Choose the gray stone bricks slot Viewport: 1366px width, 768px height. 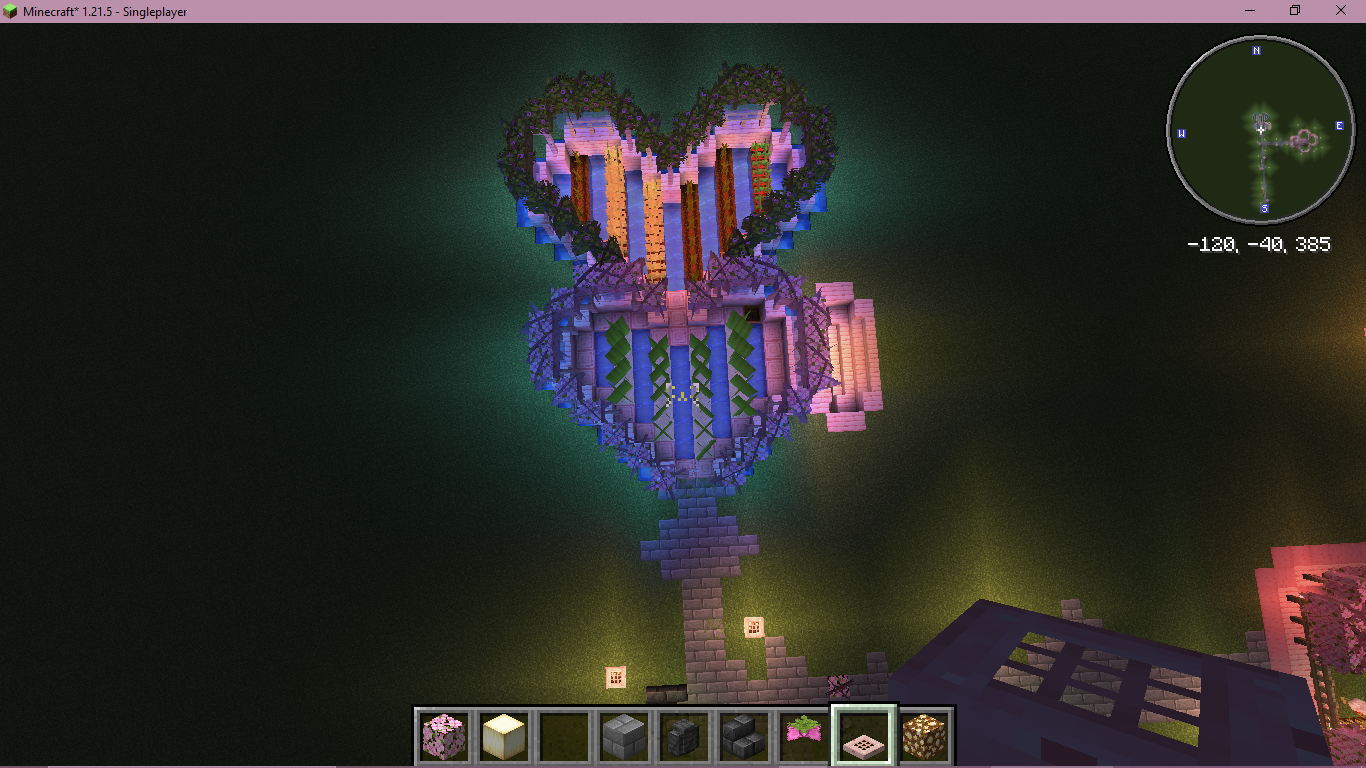pyautogui.click(x=623, y=736)
